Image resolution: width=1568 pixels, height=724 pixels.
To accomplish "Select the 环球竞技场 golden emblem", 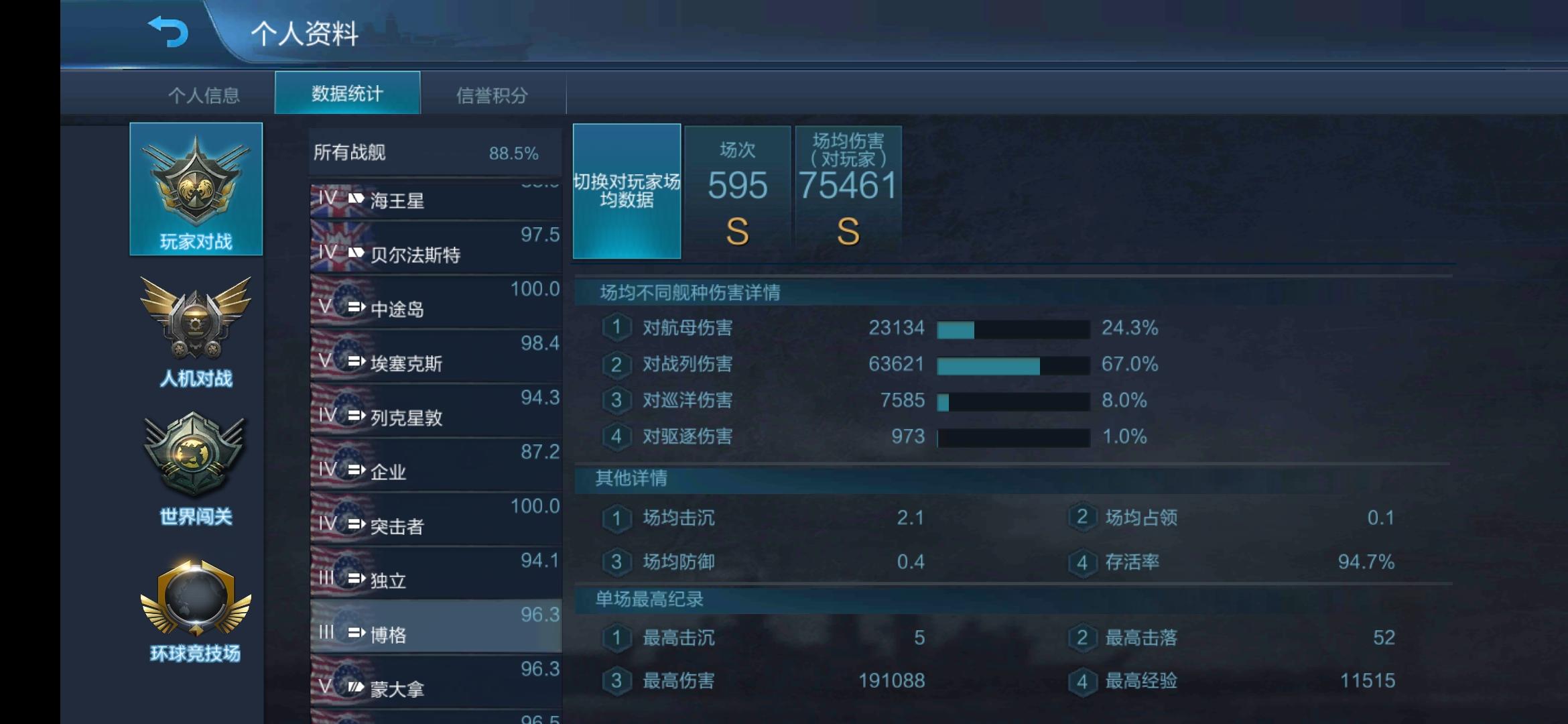I will point(196,603).
